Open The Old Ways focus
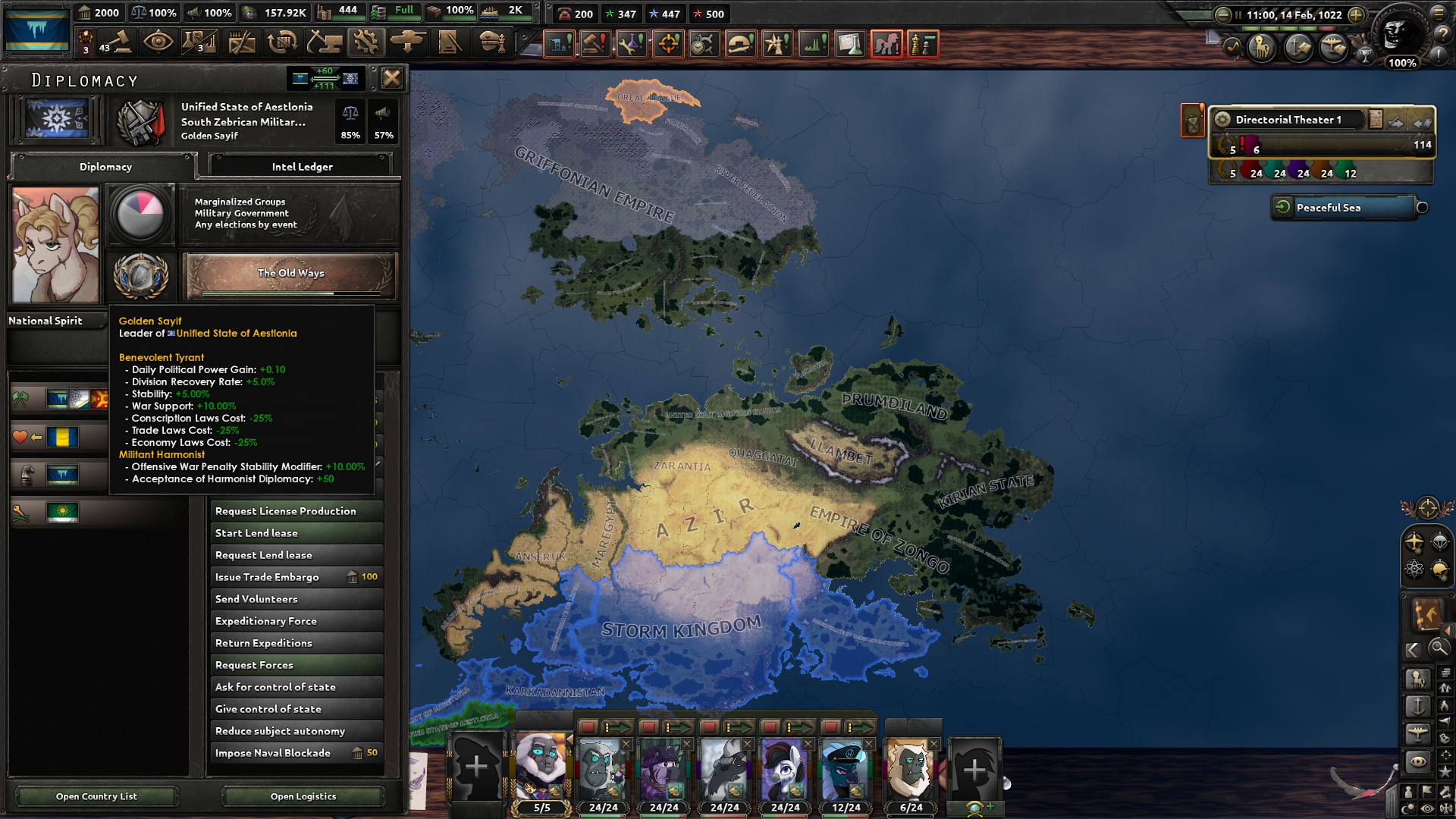The image size is (1456, 819). (x=290, y=274)
